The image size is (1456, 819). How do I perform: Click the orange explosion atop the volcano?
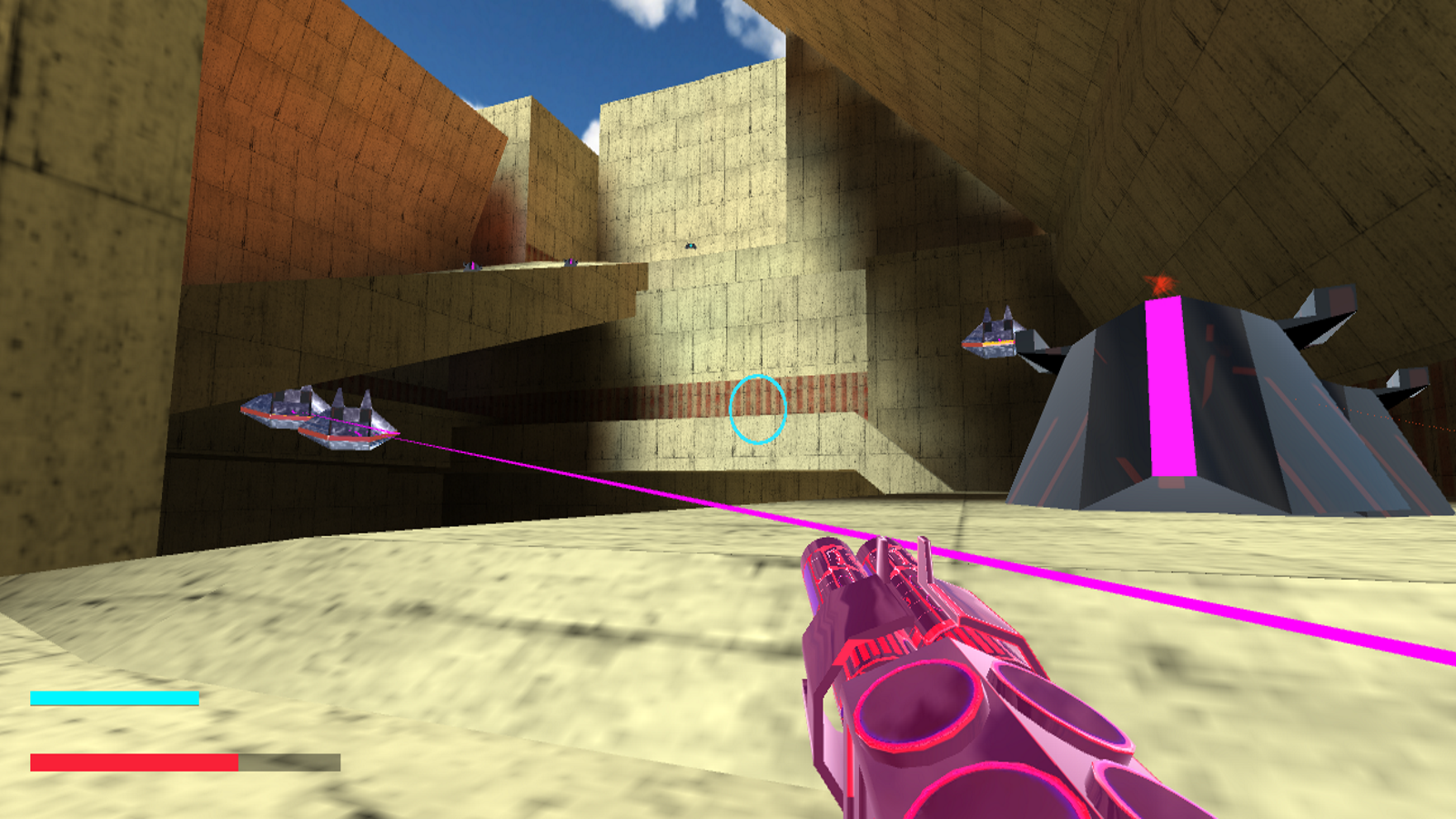coord(1160,285)
